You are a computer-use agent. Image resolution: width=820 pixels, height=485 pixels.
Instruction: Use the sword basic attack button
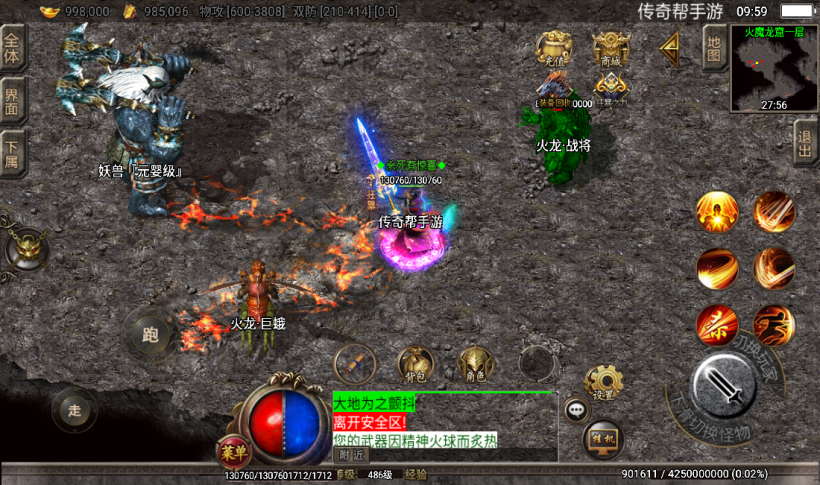[x=723, y=385]
